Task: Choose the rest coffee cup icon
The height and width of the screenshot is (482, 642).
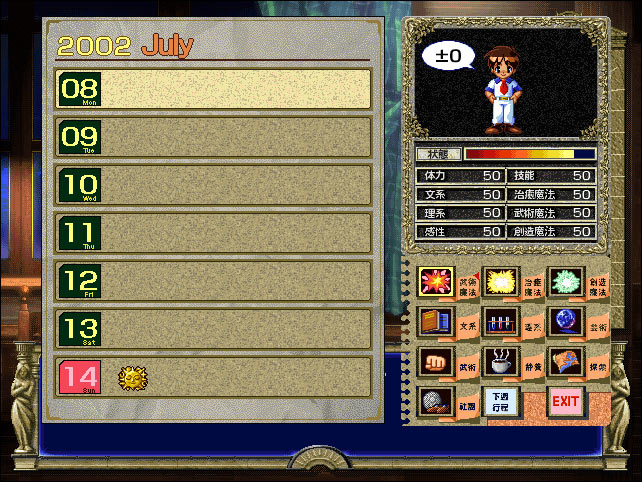Action: tap(500, 361)
